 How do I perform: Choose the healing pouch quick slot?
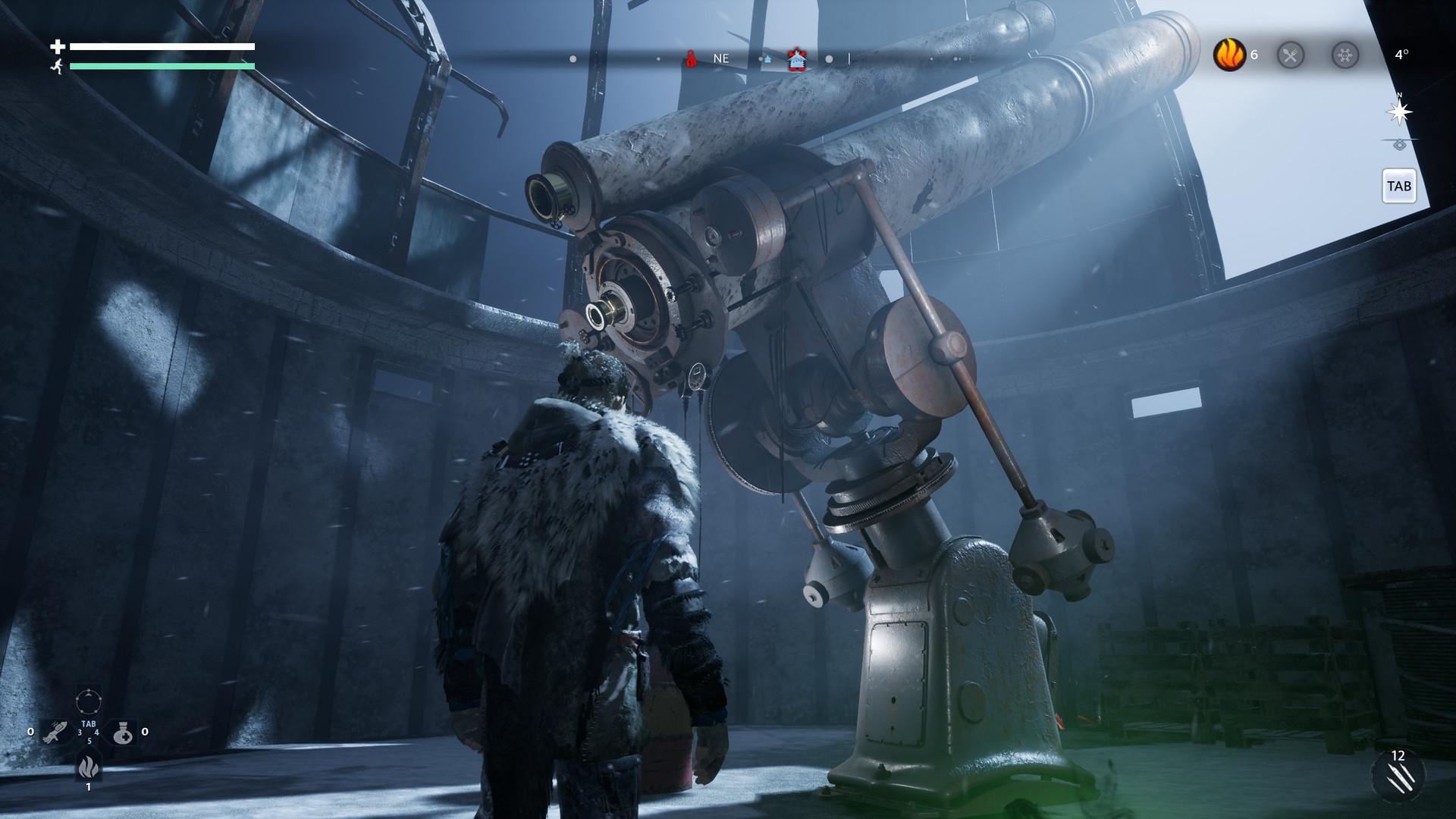[123, 733]
